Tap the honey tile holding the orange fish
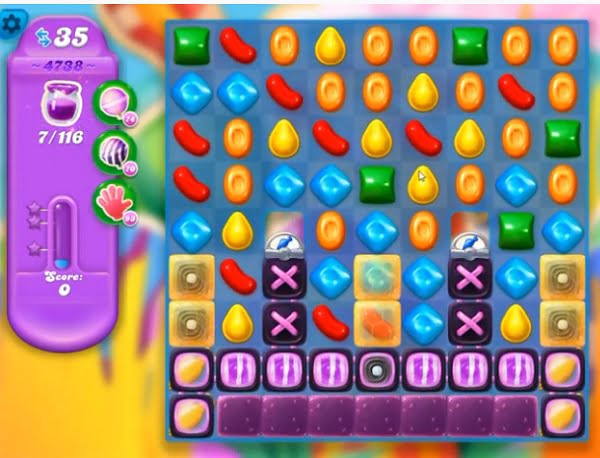 pyautogui.click(x=377, y=323)
